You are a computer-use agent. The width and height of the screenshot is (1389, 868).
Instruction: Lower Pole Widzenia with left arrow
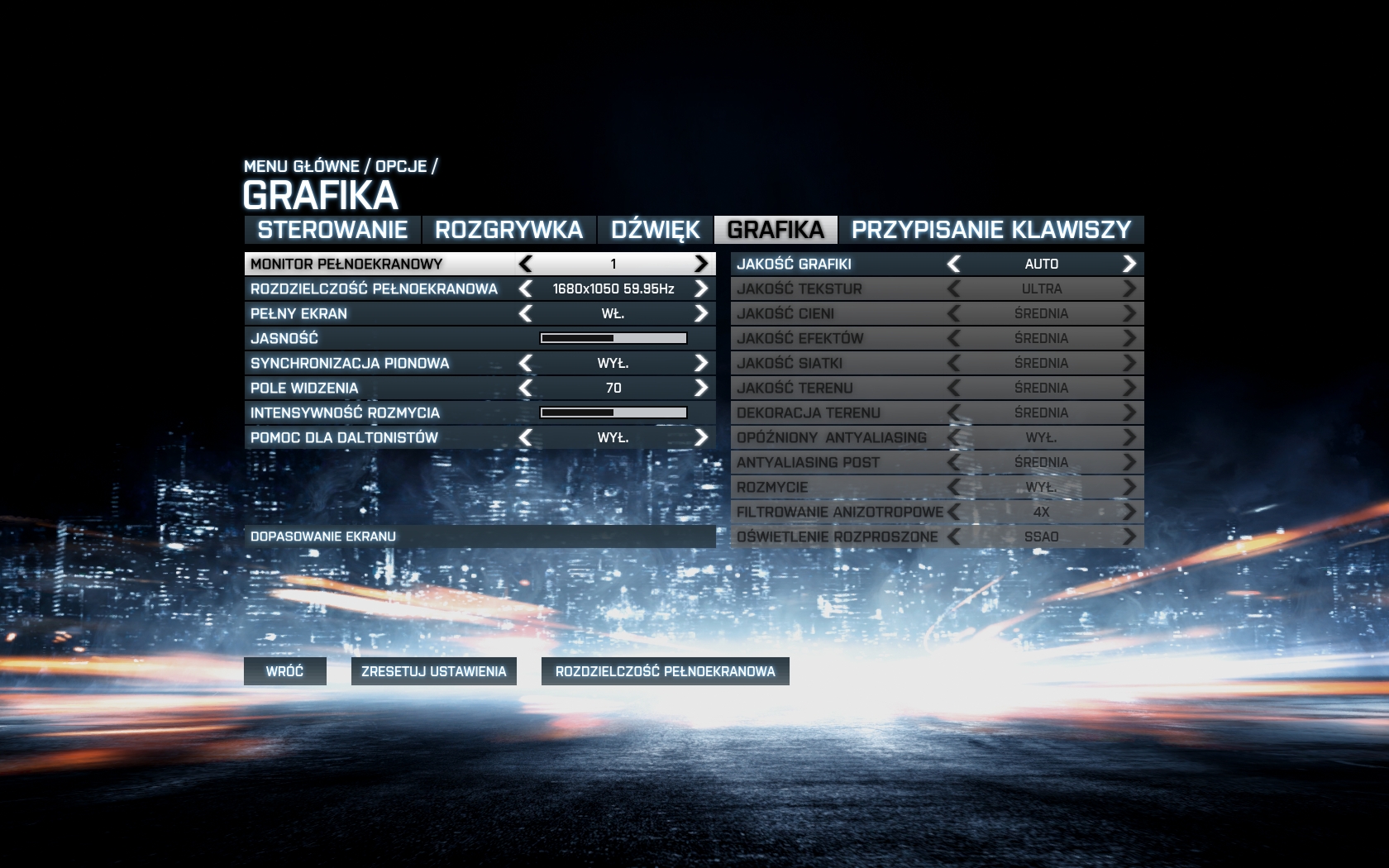[x=526, y=388]
